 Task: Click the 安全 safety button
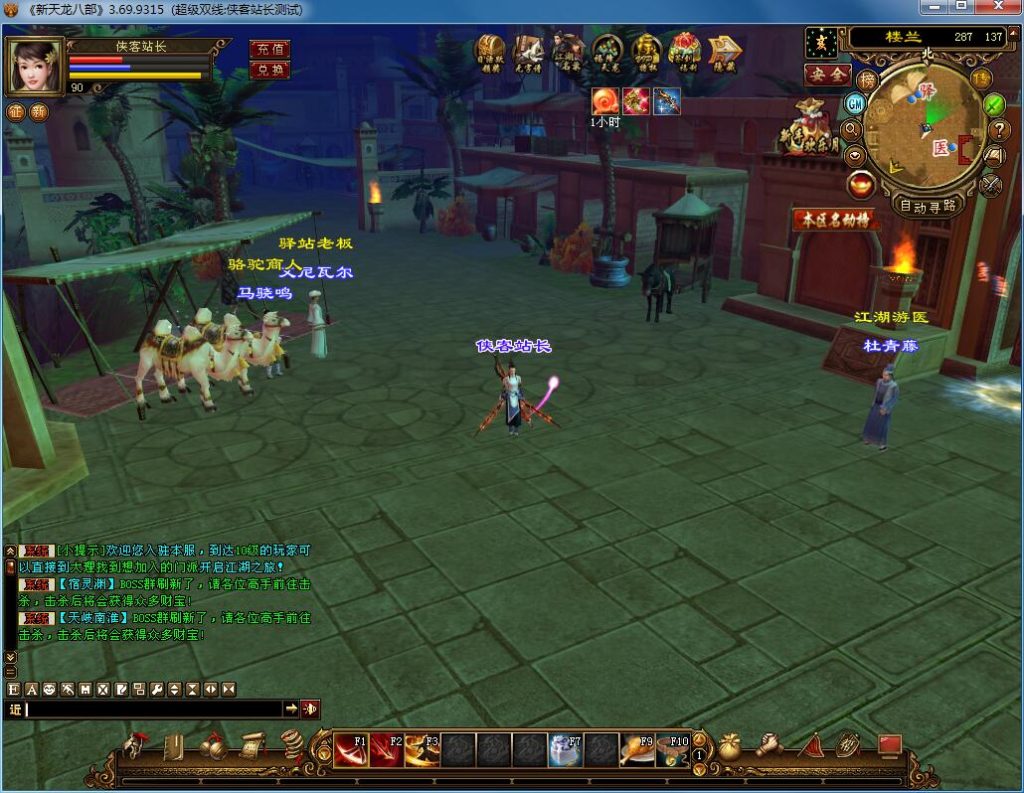click(827, 75)
